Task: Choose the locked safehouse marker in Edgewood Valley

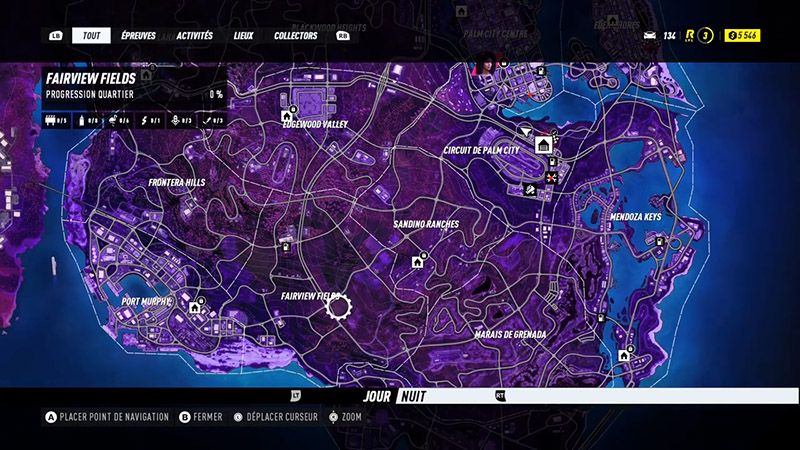Action: [x=291, y=113]
